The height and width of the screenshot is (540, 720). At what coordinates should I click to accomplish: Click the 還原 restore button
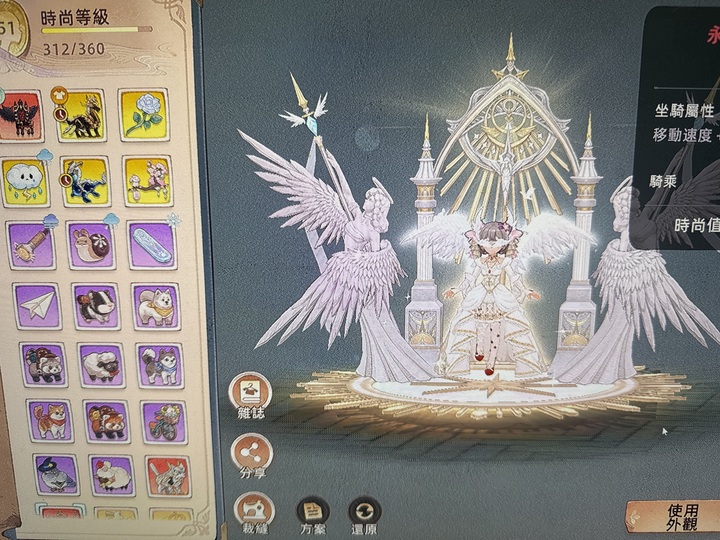click(x=365, y=513)
